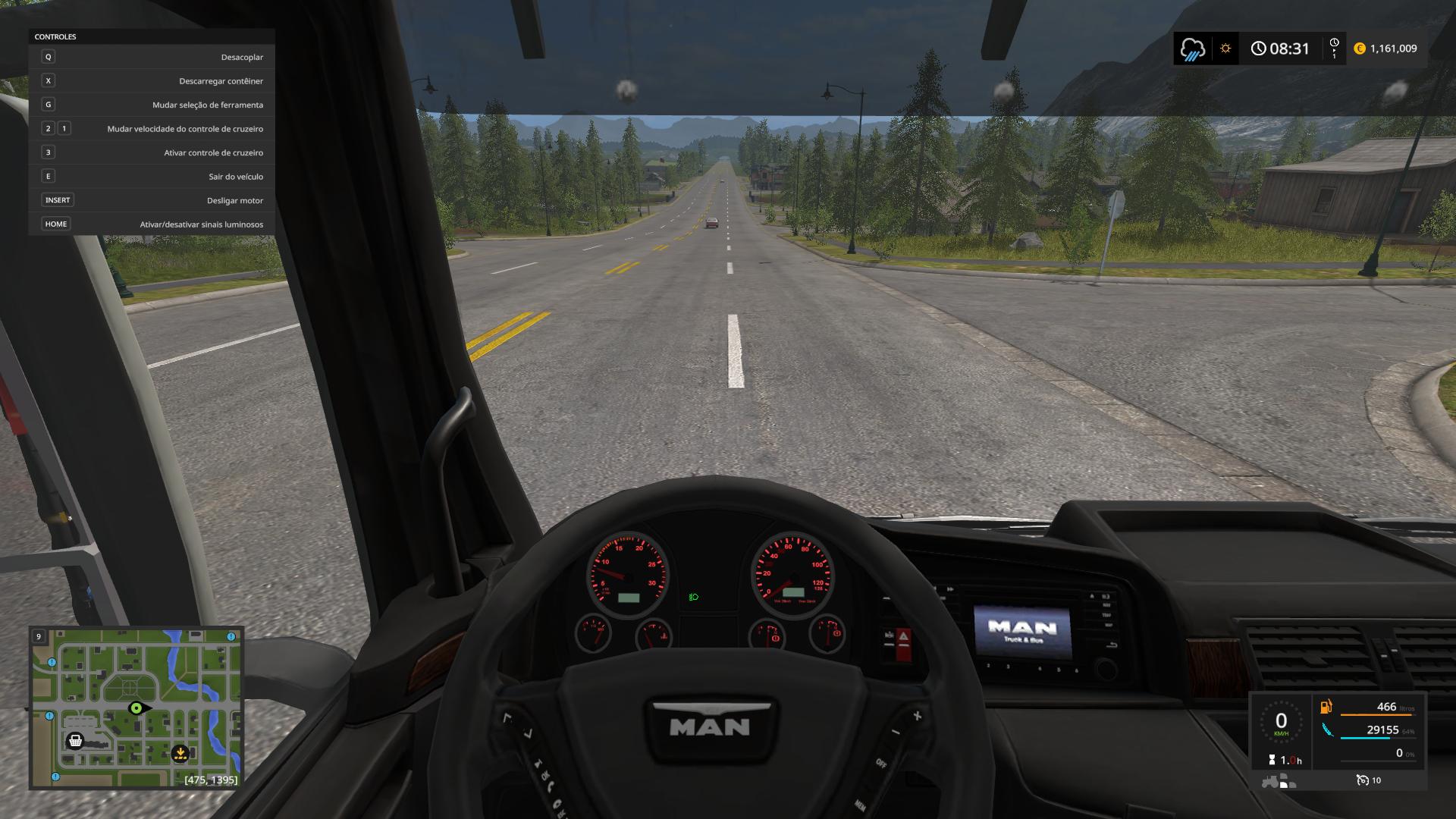Open the town minimap

point(136,708)
